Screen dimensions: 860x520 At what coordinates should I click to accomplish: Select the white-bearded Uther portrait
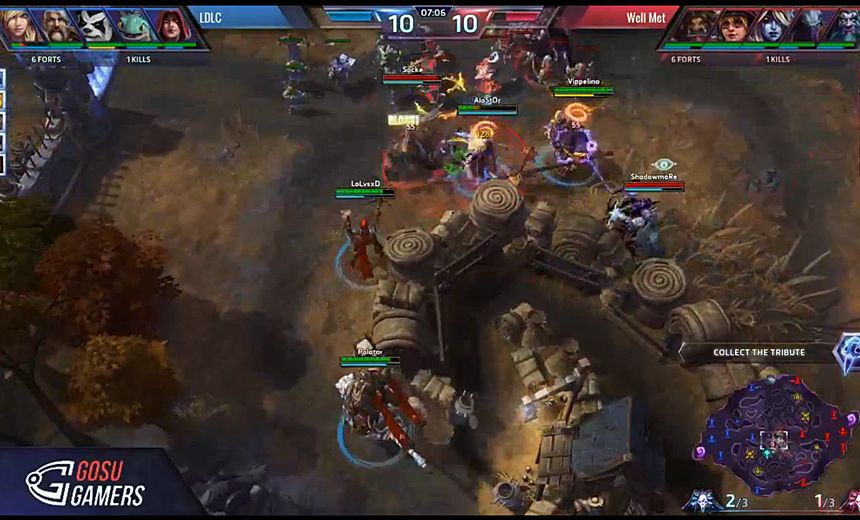tap(58, 27)
